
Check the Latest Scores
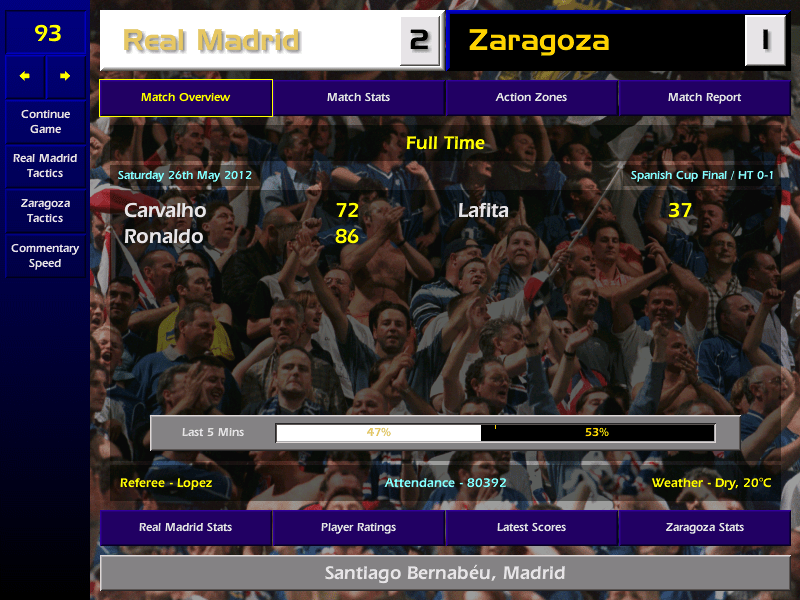[x=531, y=528]
